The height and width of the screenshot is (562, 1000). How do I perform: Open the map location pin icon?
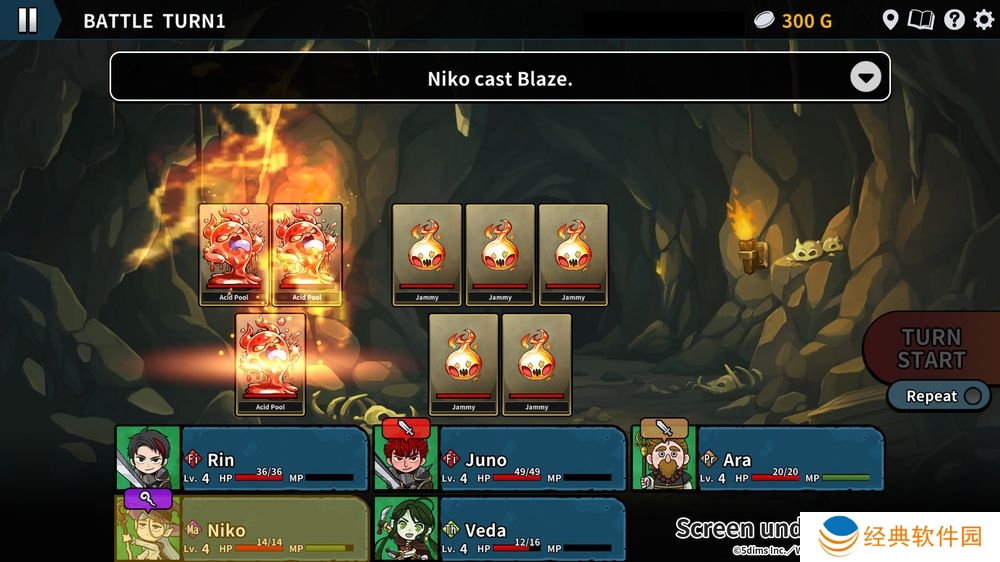tap(890, 20)
